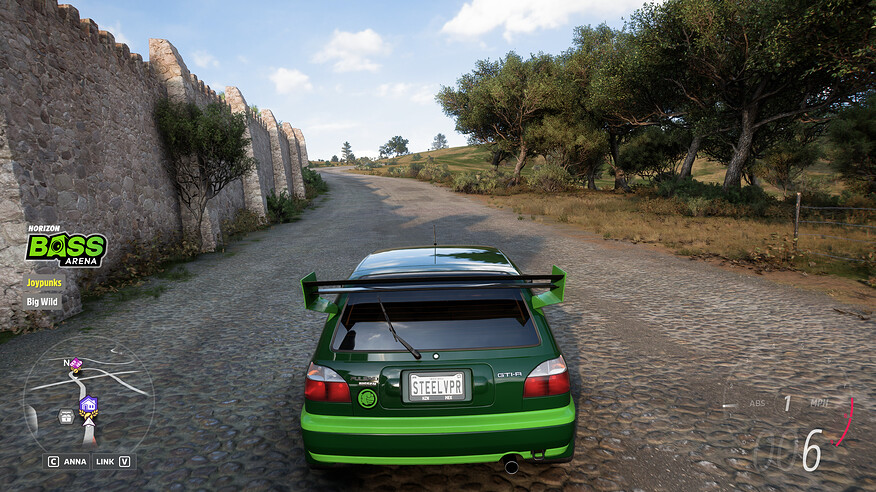Open the ANNA assistant button
Viewport: 876px width, 492px height.
(67, 462)
